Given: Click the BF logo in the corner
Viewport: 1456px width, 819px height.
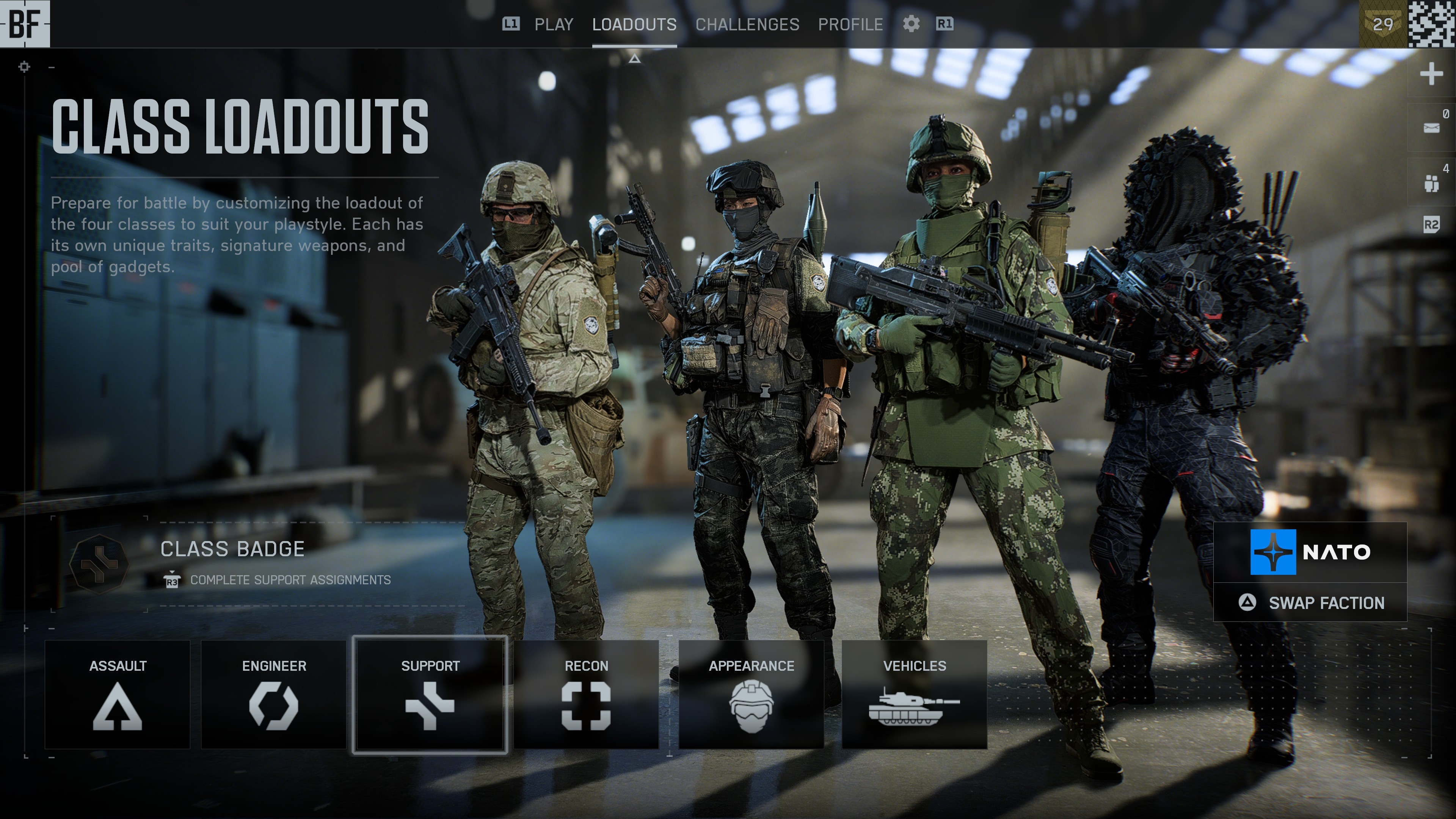Looking at the screenshot, I should 25,24.
